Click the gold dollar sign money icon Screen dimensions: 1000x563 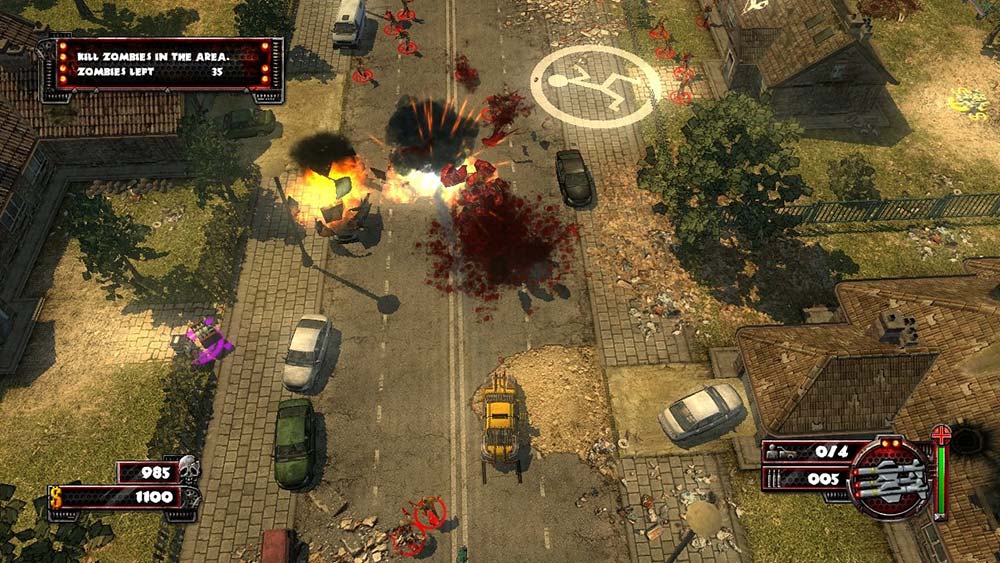56,497
